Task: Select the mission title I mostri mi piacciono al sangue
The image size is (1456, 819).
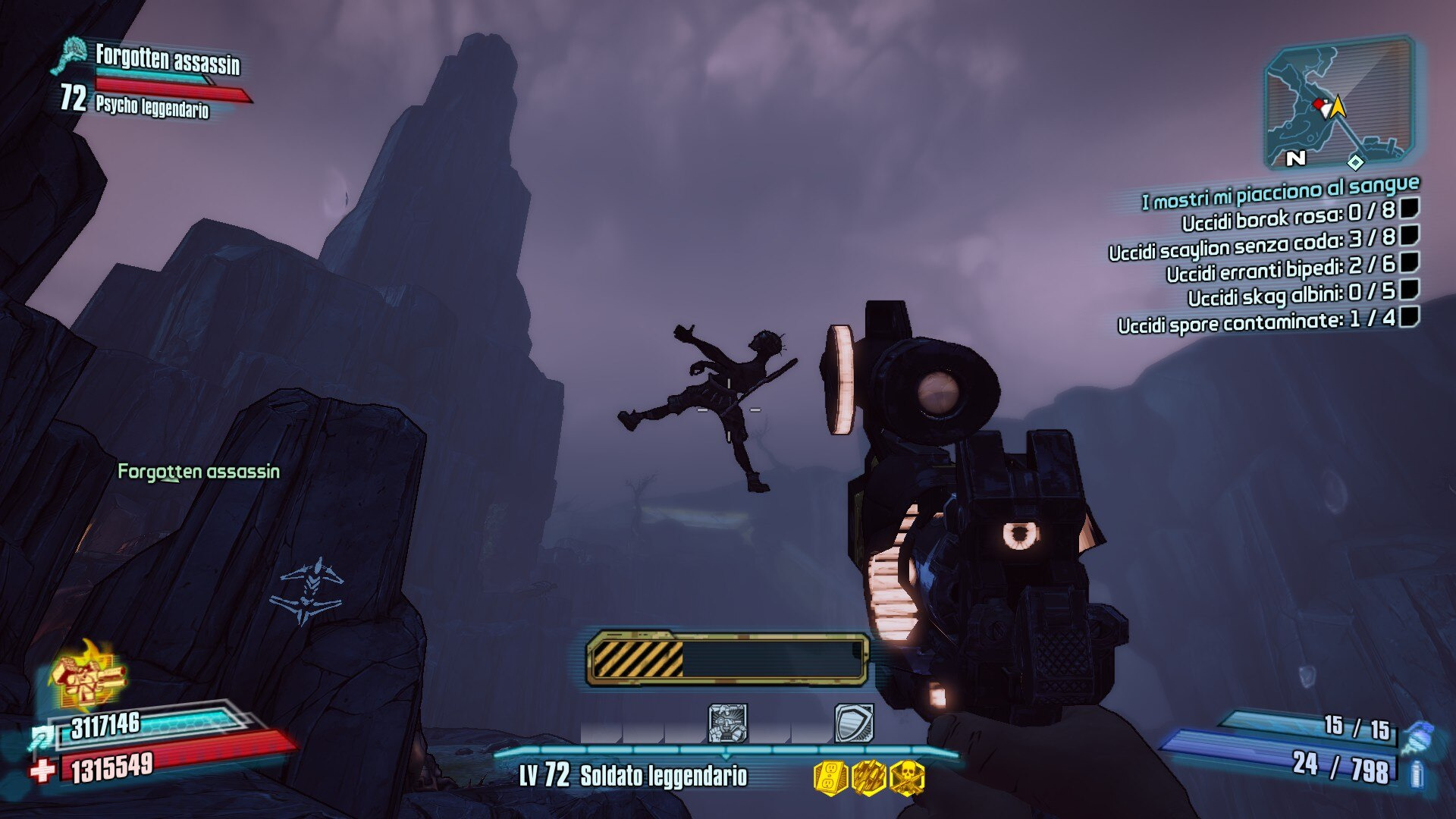Action: pyautogui.click(x=1280, y=193)
